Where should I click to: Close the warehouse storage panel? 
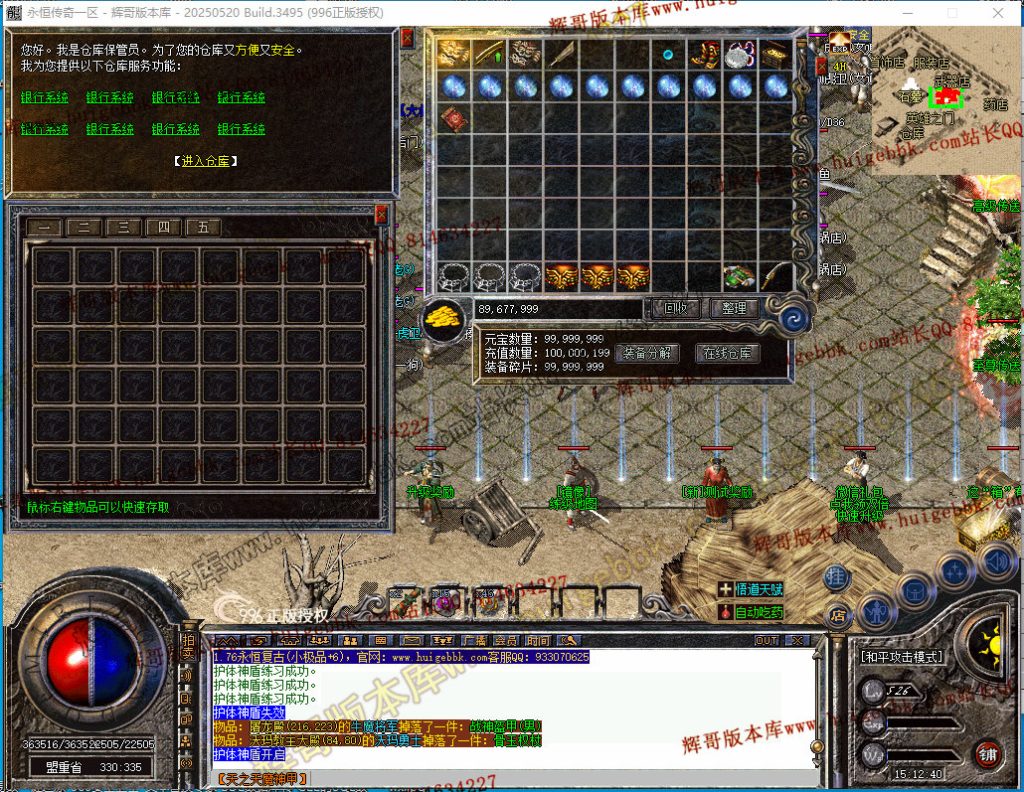[x=380, y=214]
